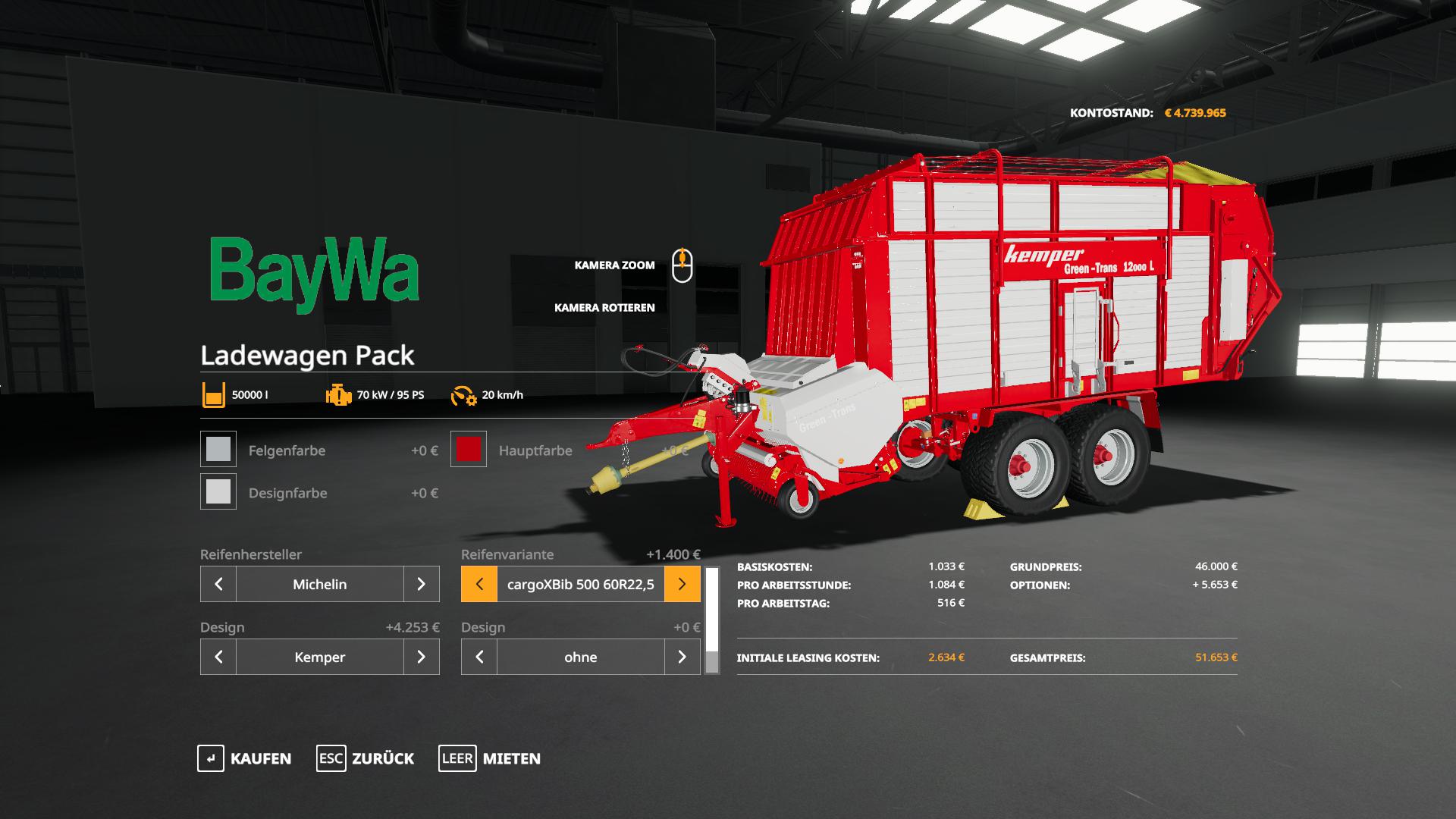Lease the wagon via Mieten

coord(490,758)
